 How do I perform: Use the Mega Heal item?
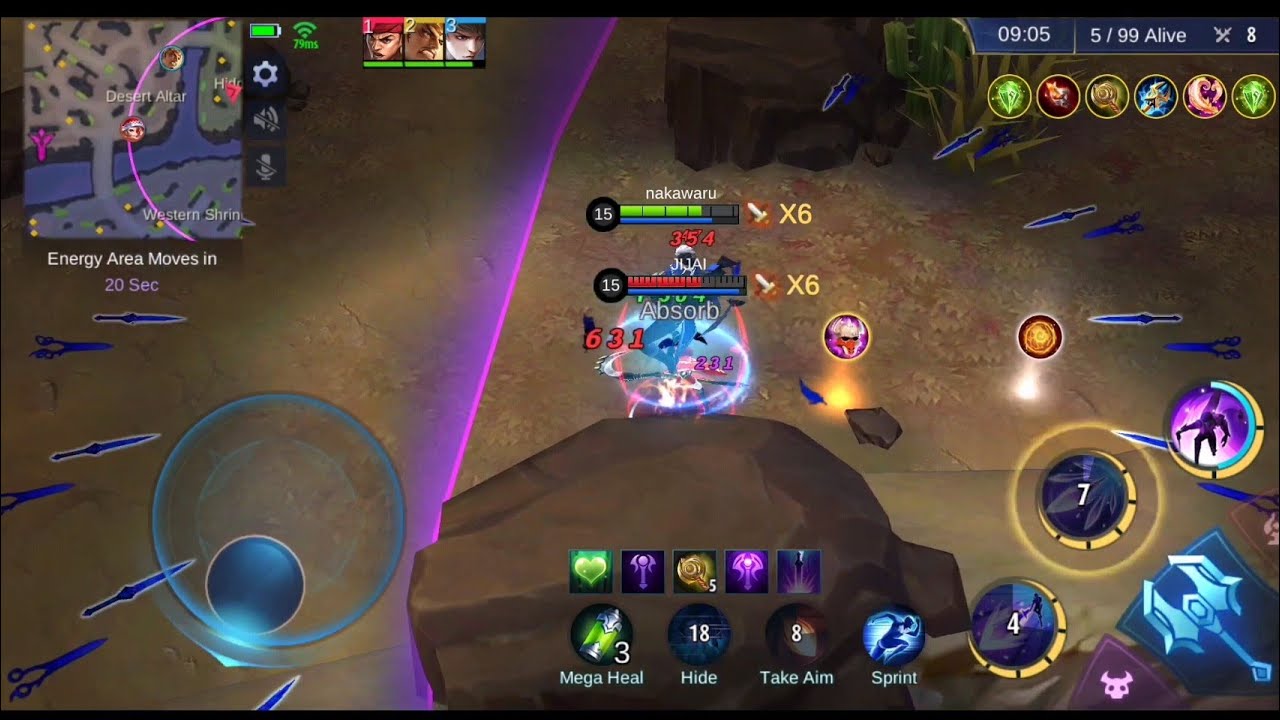tap(601, 636)
